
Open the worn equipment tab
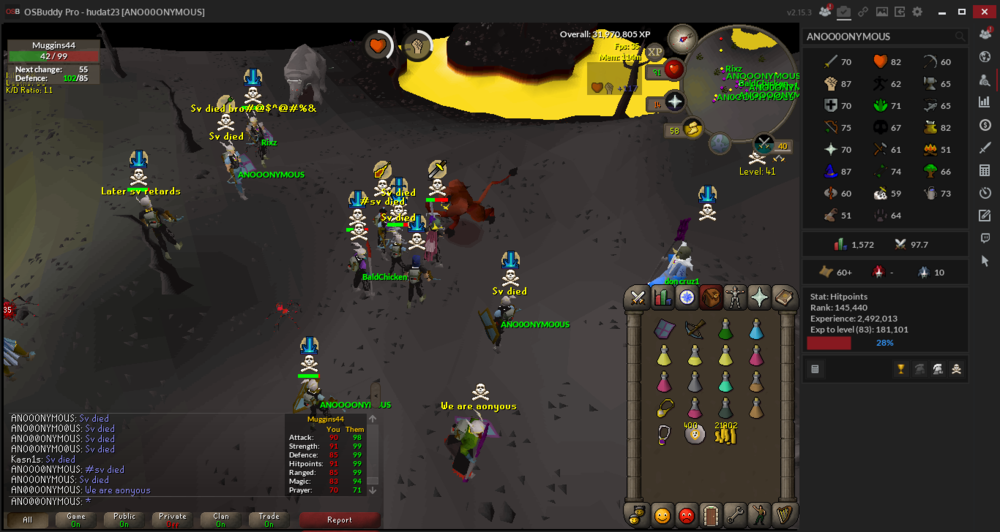[x=736, y=298]
